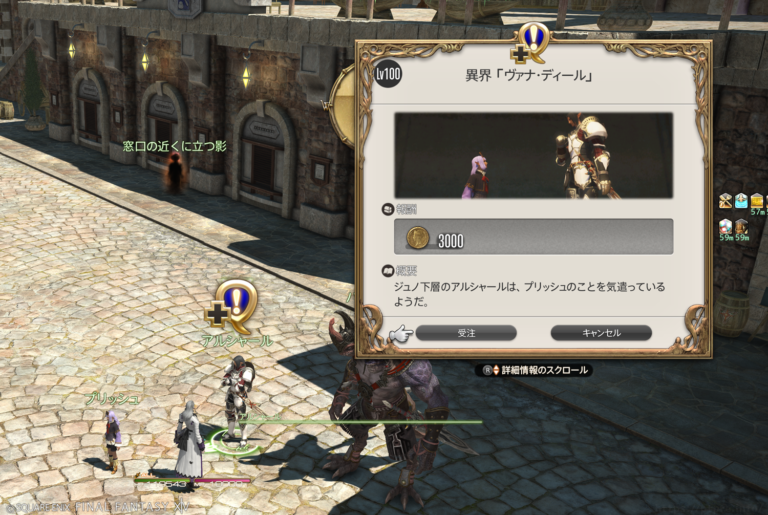768x515 pixels.
Task: Click the quest preview image
Action: [533, 155]
